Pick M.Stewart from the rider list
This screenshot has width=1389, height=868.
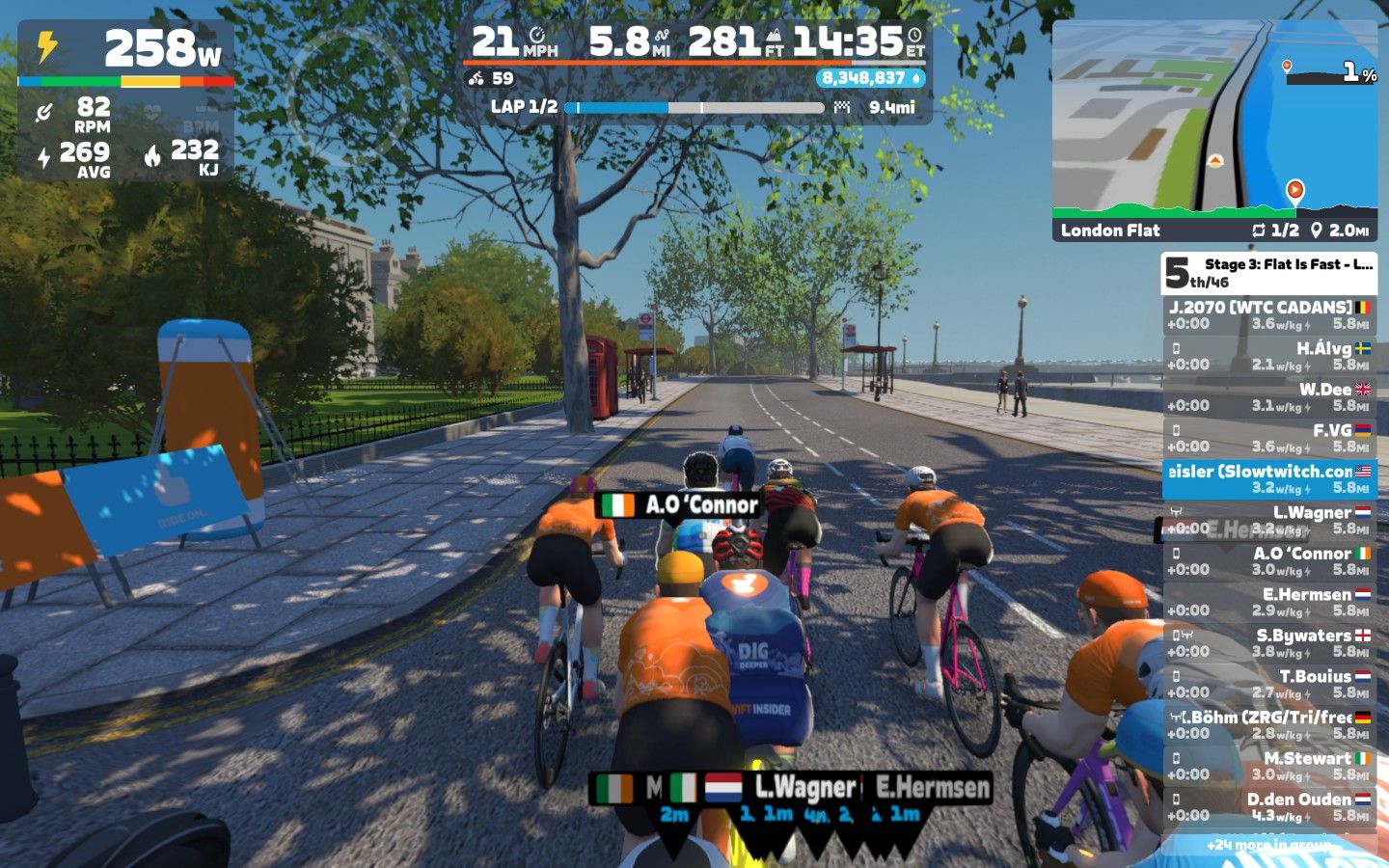tap(1268, 766)
